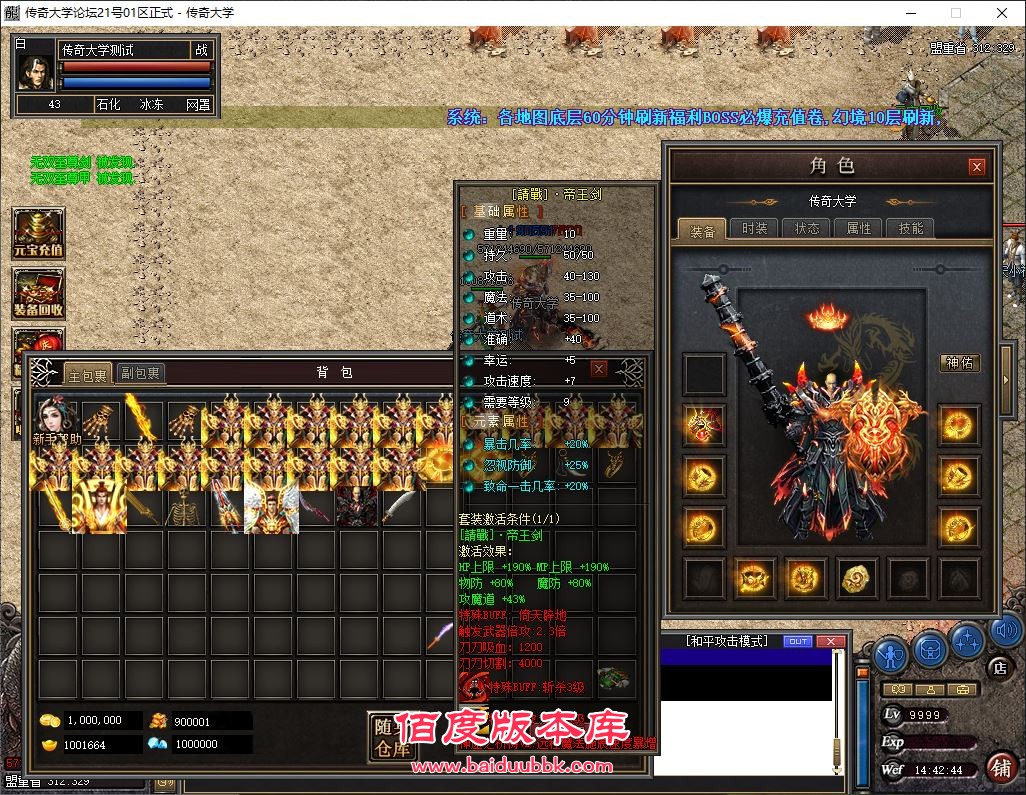Select the 主包裹 main bag tab
The image size is (1026, 795).
[x=87, y=375]
